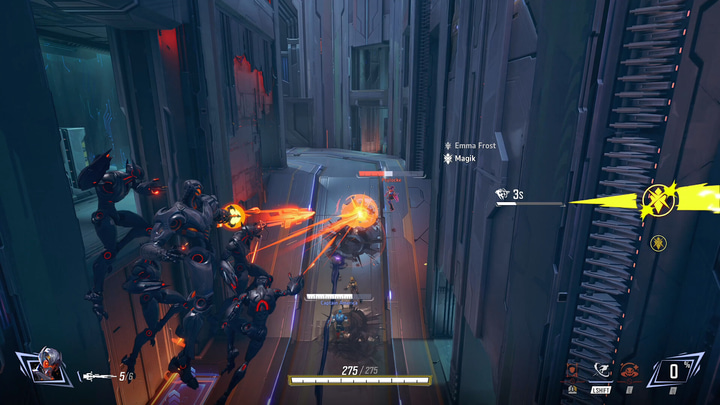
Task: Click the ultimate charge percentage emblem
Action: pyautogui.click(x=675, y=371)
